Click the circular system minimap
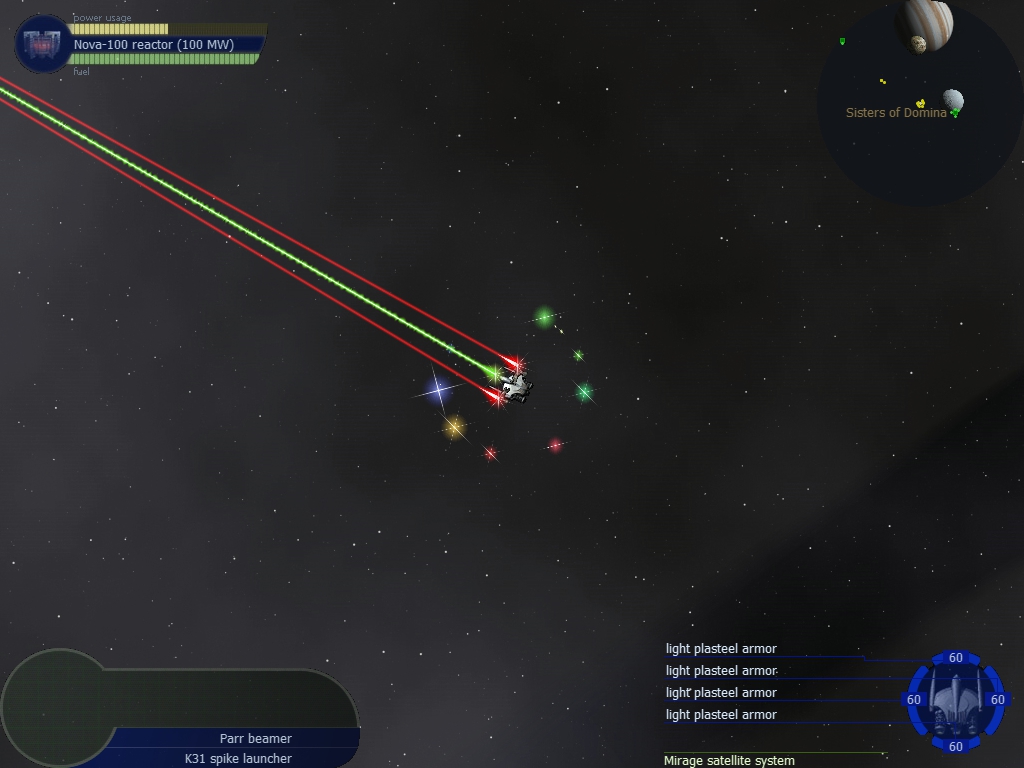The width and height of the screenshot is (1024, 768). (x=920, y=105)
